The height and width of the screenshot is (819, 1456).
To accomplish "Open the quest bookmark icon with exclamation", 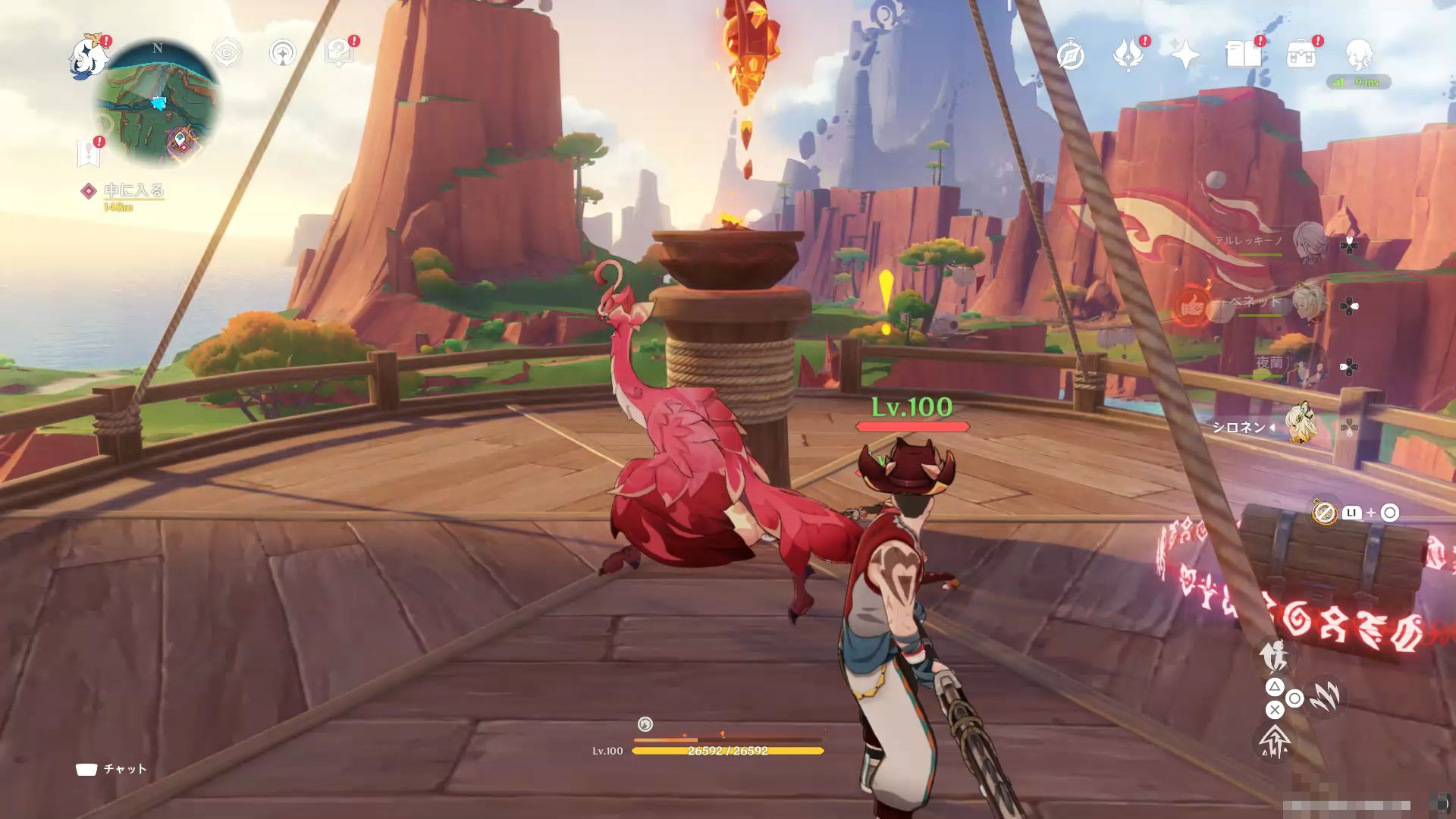I will click(89, 152).
